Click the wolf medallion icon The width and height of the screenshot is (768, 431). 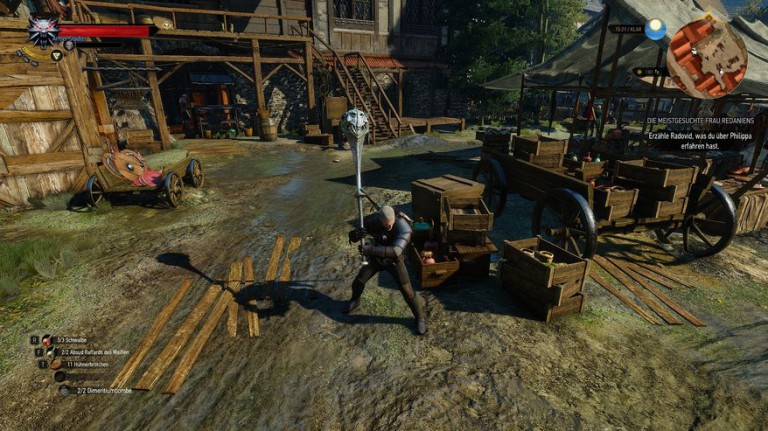pyautogui.click(x=42, y=30)
